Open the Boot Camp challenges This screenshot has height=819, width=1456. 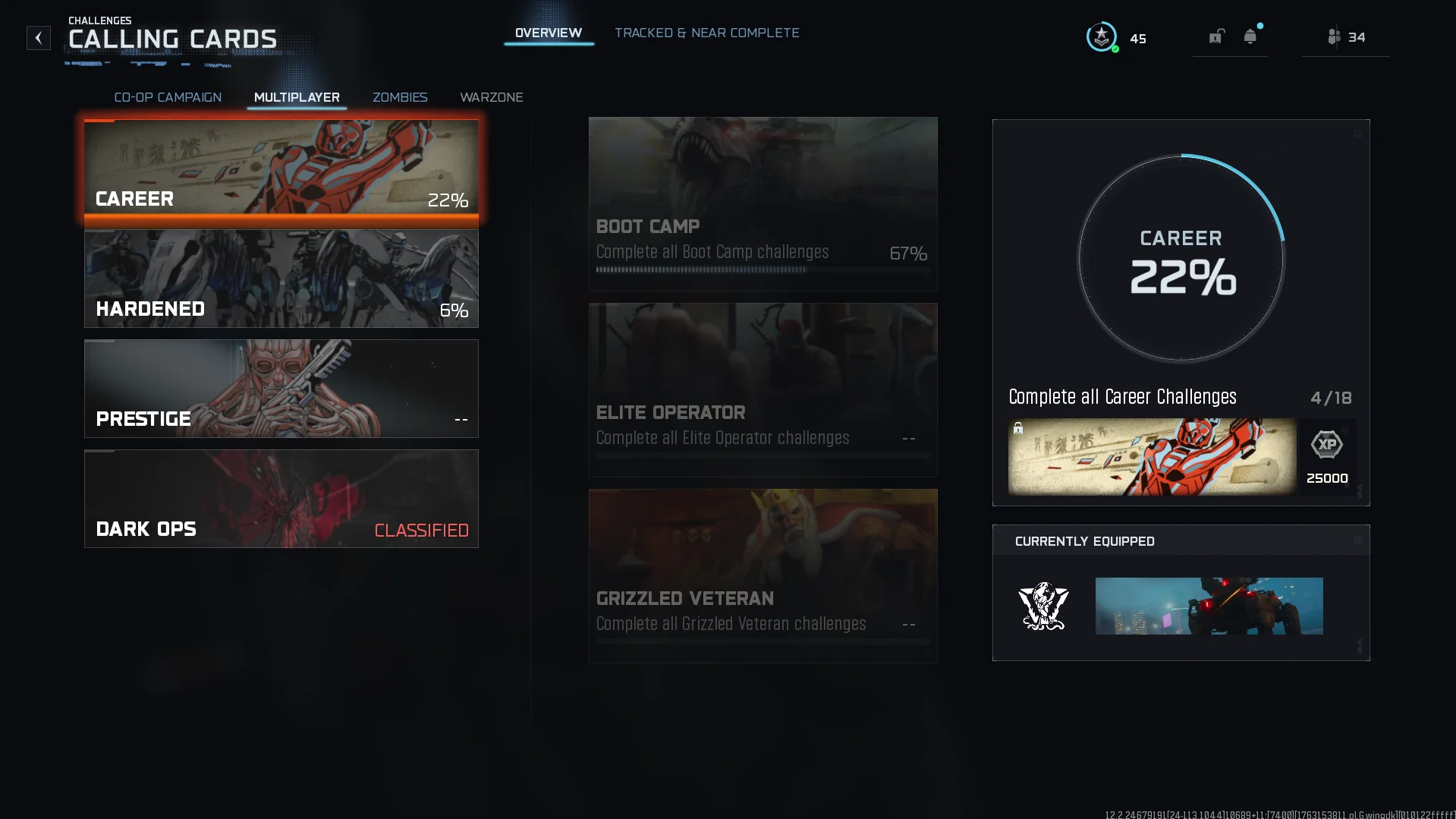(763, 203)
